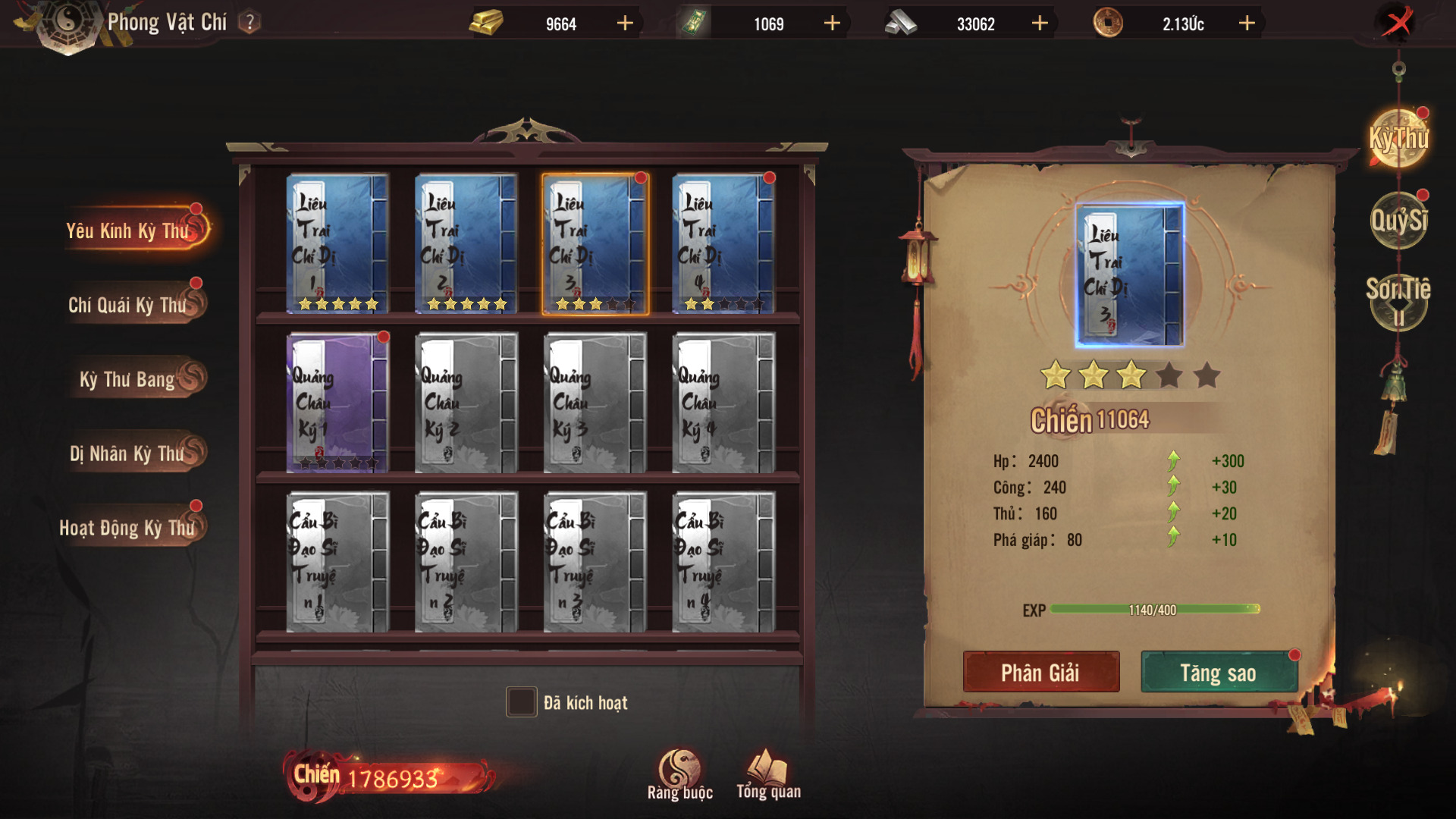Upgrade stars with the Tăng sao button
Image resolution: width=1456 pixels, height=819 pixels.
[x=1218, y=672]
